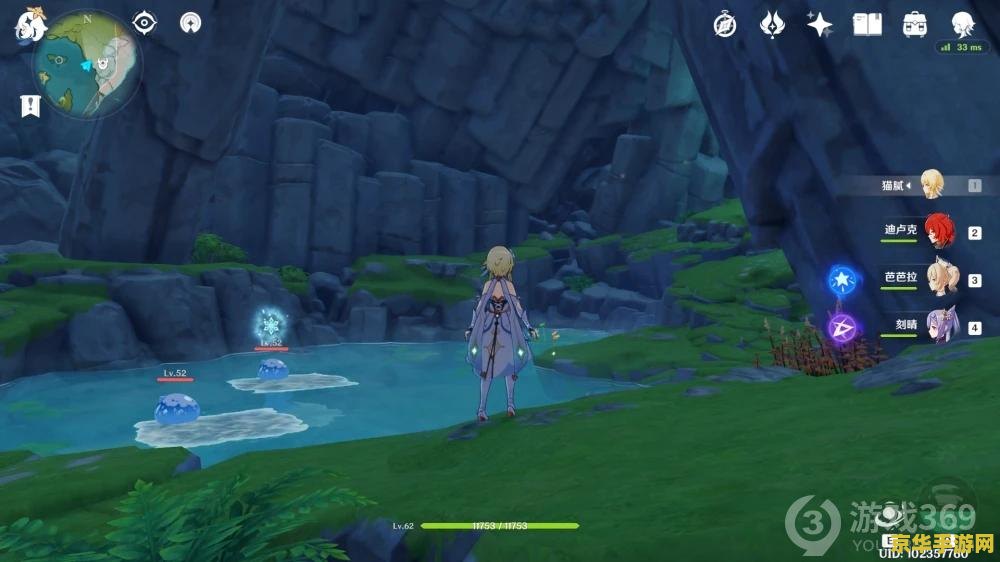Open the backpack inventory
The width and height of the screenshot is (1000, 562).
pyautogui.click(x=914, y=25)
